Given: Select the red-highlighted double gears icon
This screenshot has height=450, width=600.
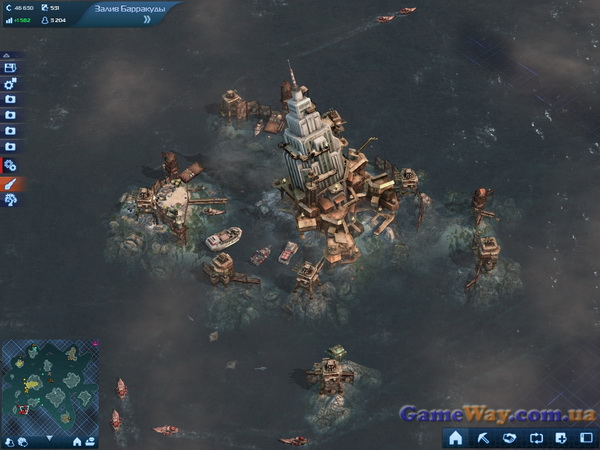Looking at the screenshot, I should pyautogui.click(x=10, y=165).
